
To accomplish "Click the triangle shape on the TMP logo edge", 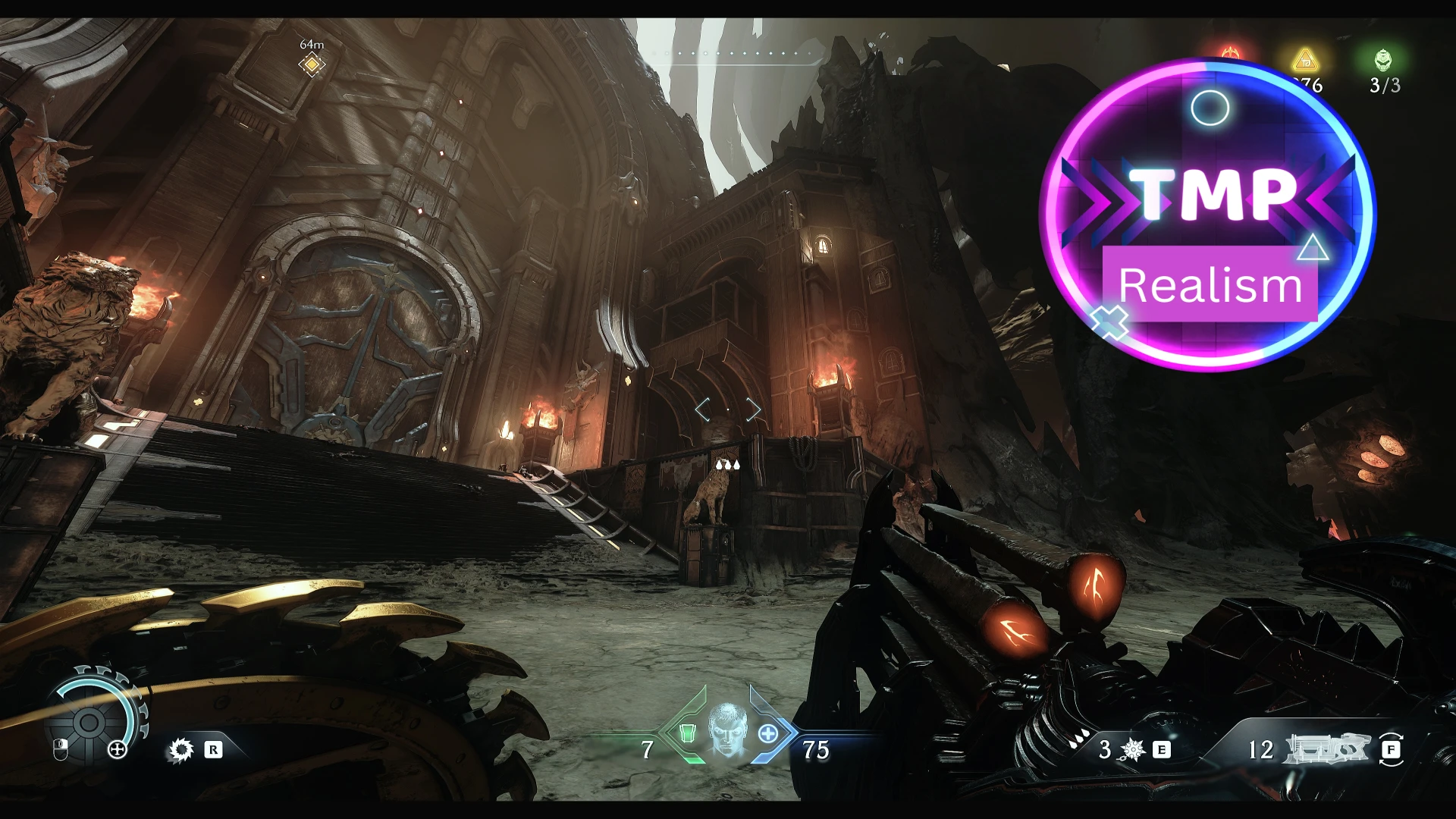I will pos(1313,248).
